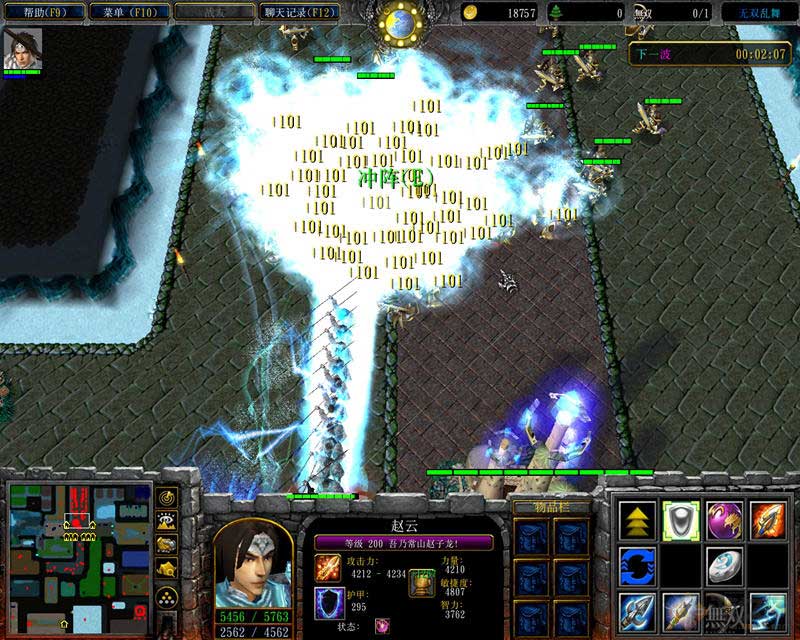800x640 pixels.
Task: Activate the silver shield command icon
Action: pyautogui.click(x=681, y=521)
